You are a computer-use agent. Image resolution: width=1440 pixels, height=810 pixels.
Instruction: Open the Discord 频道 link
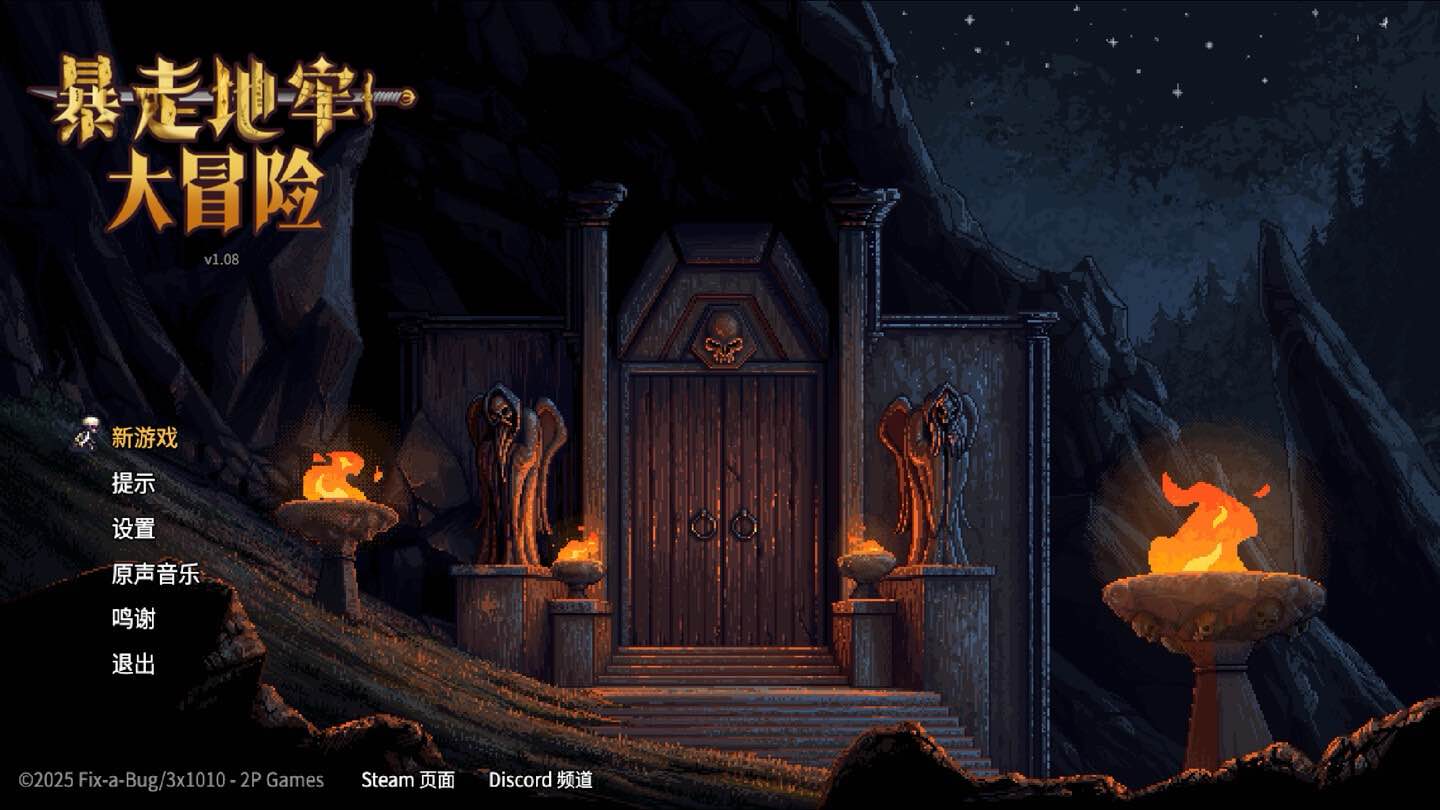540,779
